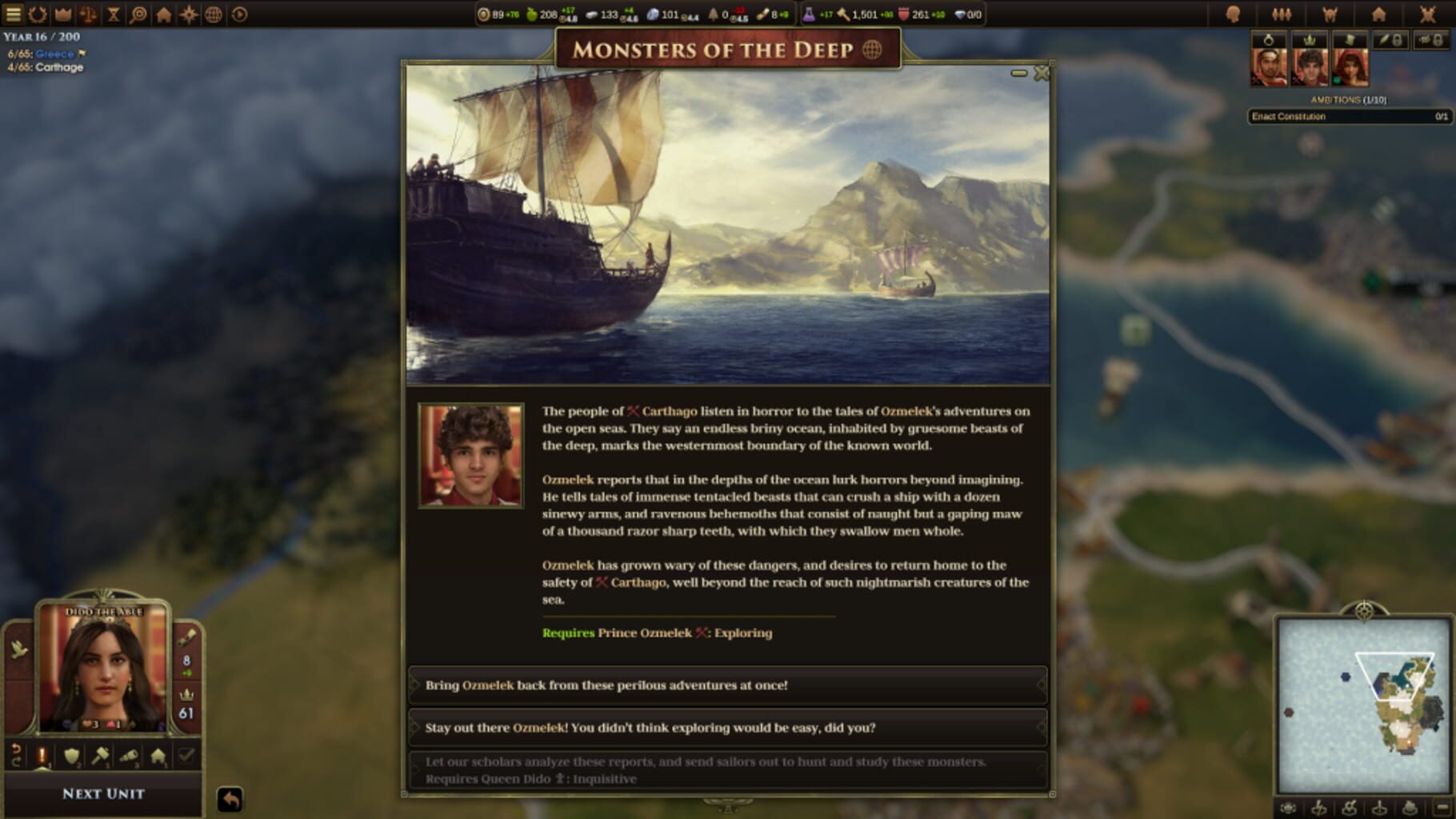Select the shield icon on the unit panel

coord(71,756)
